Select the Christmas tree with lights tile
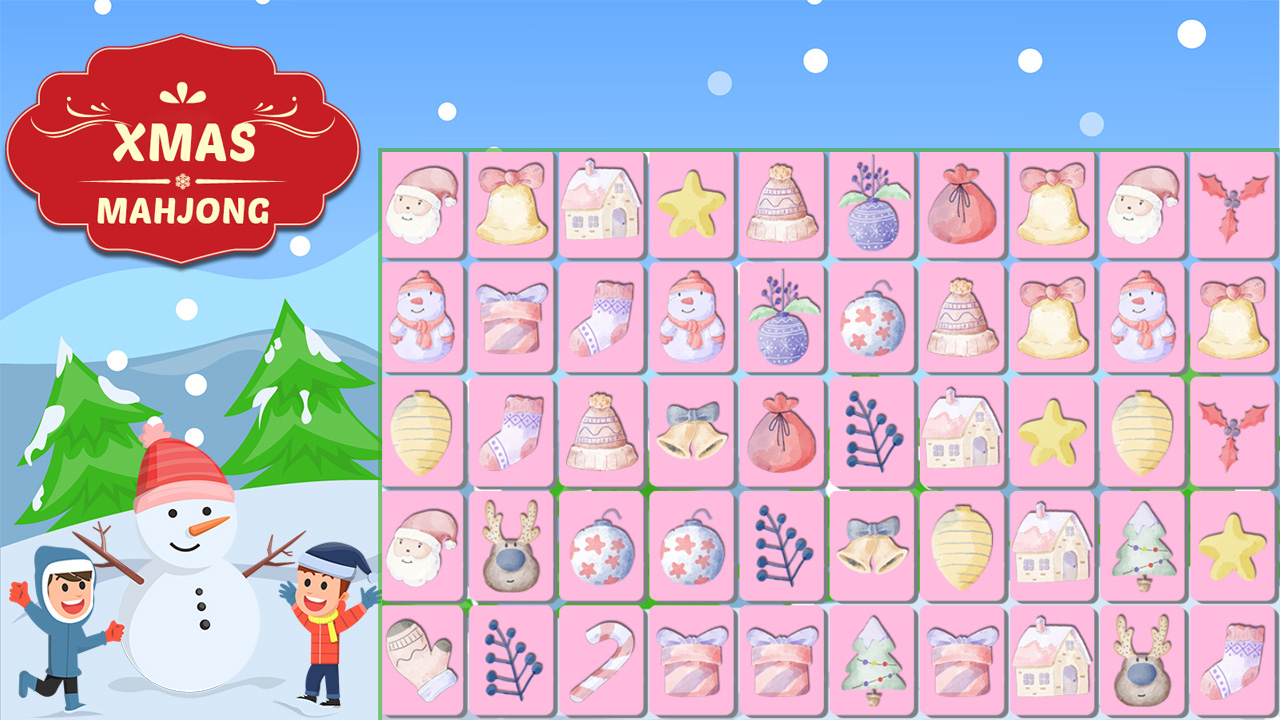 [1140, 550]
